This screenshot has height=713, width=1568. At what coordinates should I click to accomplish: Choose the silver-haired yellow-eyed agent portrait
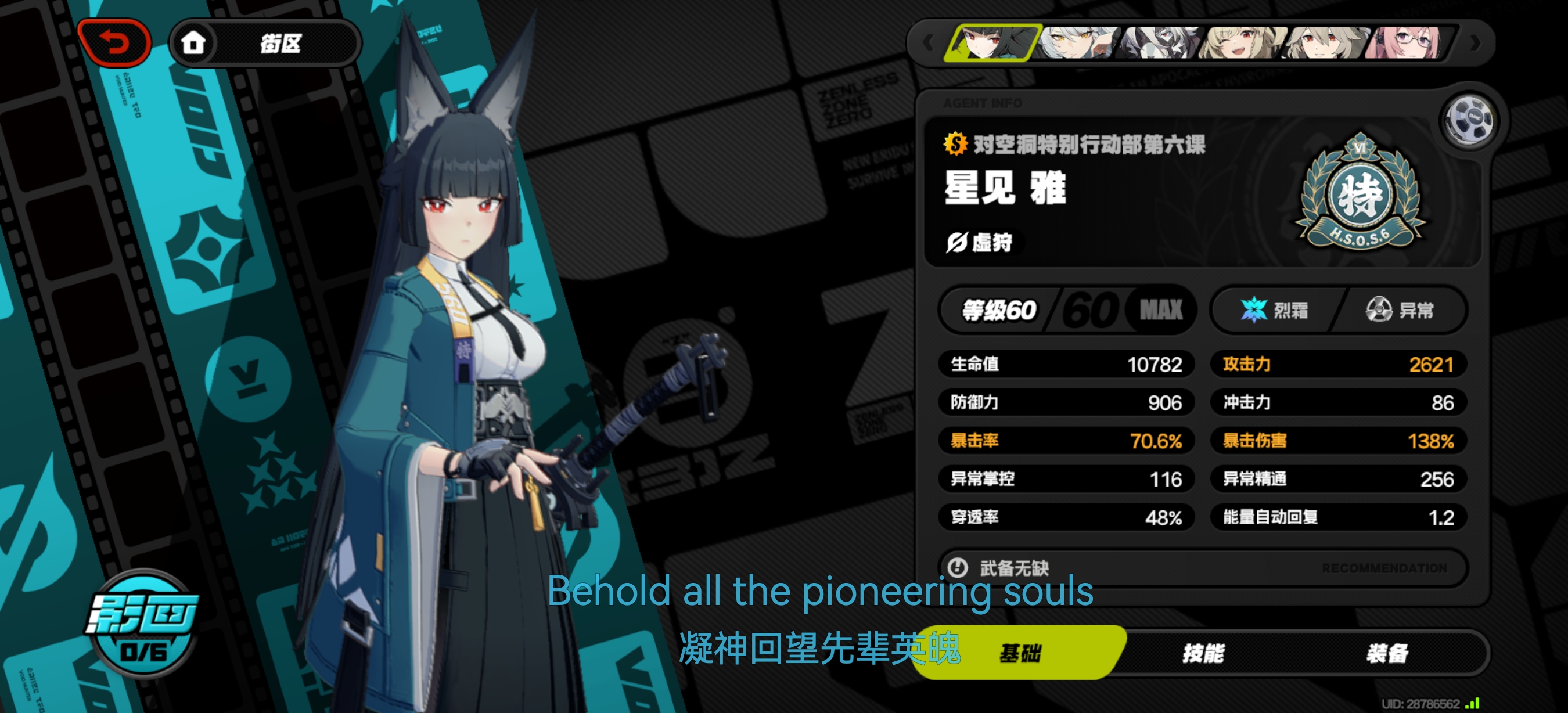tap(1078, 42)
